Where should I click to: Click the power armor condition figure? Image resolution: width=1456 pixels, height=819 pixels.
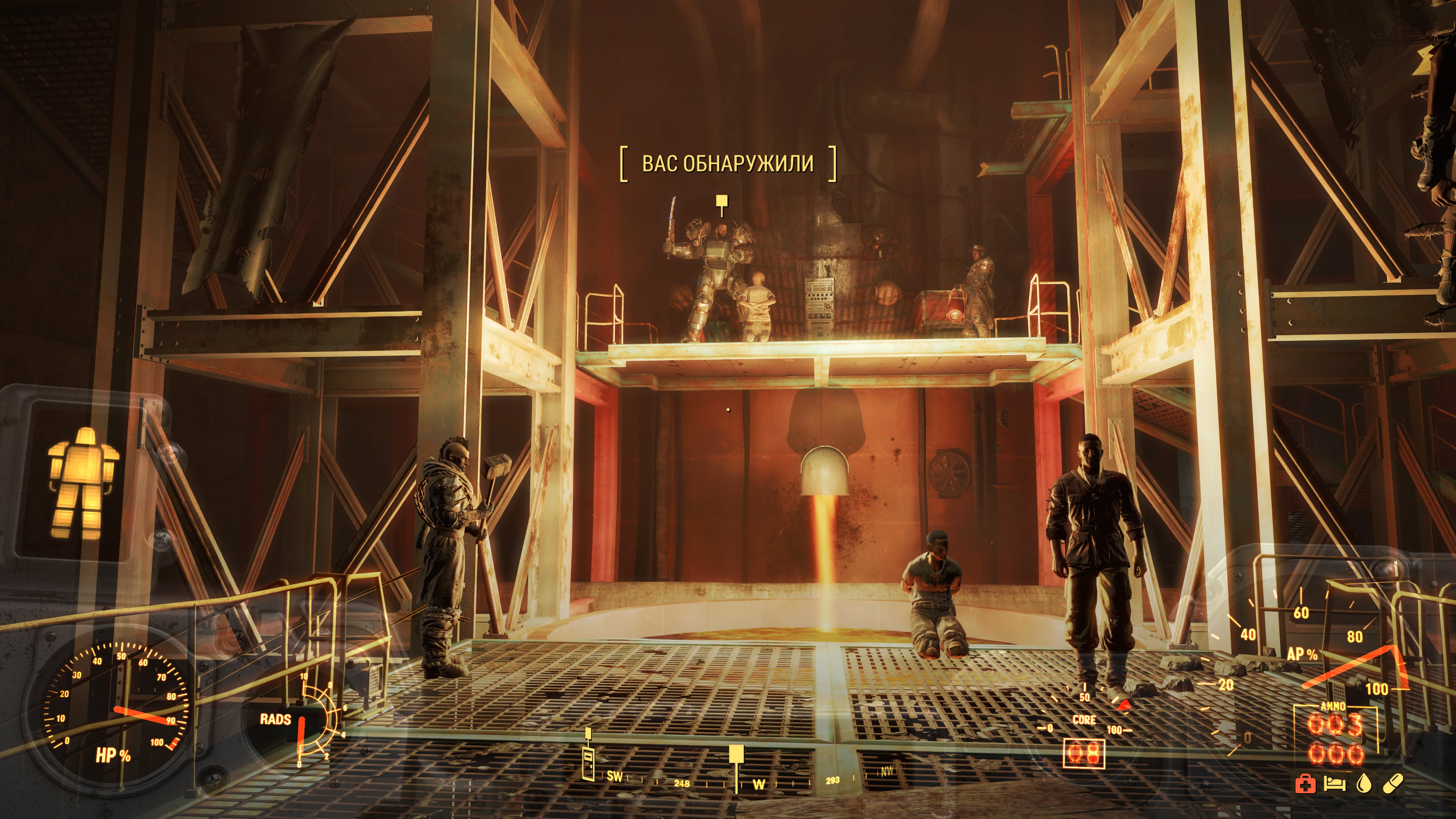coord(84,482)
